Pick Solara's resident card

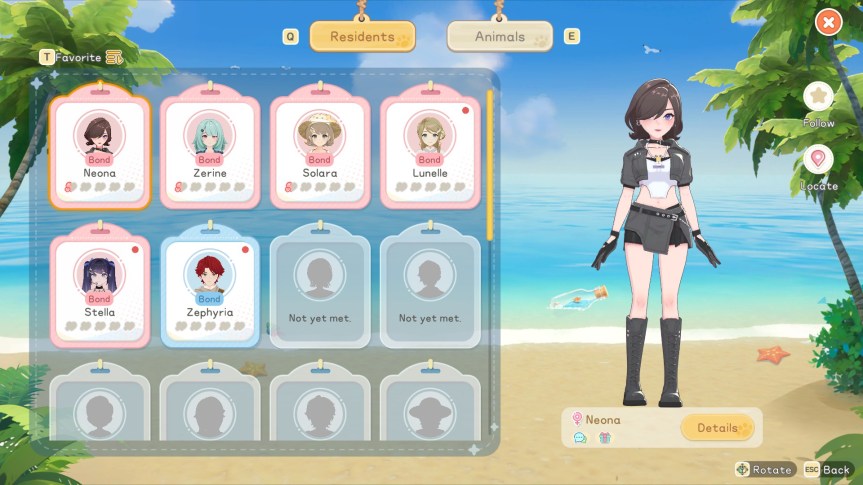pyautogui.click(x=319, y=150)
